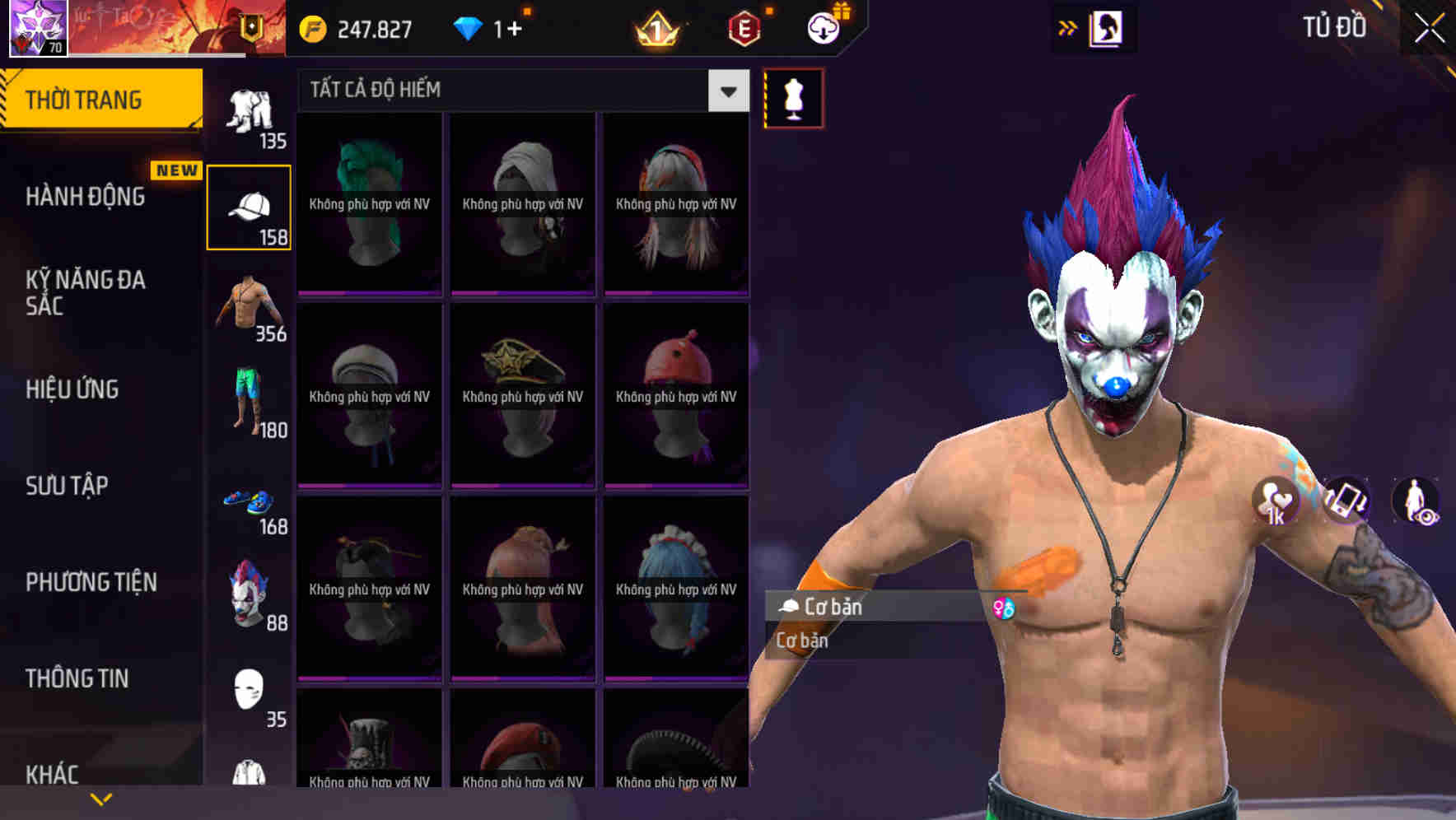The image size is (1456, 820).
Task: Open the torso outfit category with 356 items
Action: coord(250,309)
